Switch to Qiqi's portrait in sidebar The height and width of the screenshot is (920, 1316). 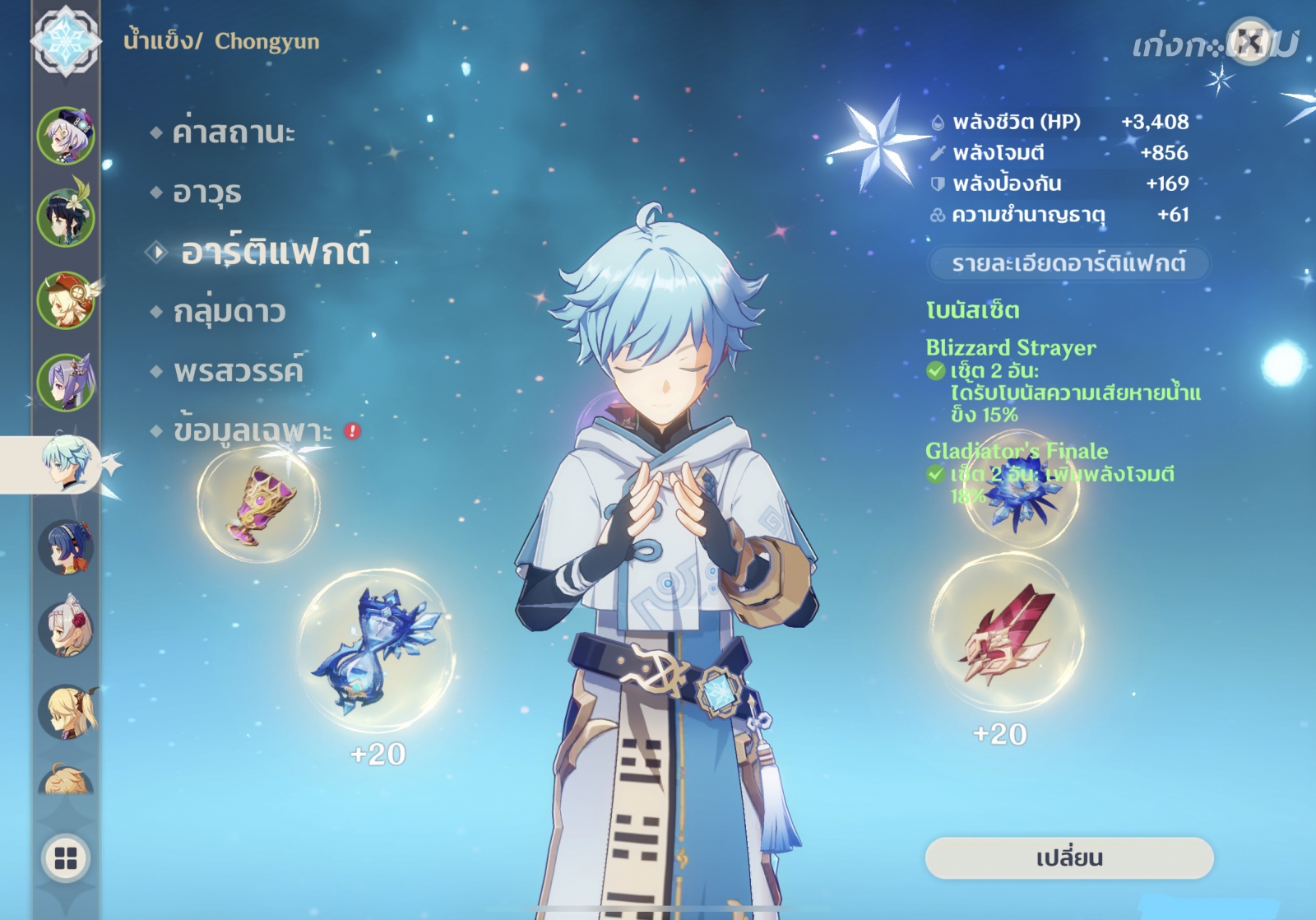click(66, 135)
